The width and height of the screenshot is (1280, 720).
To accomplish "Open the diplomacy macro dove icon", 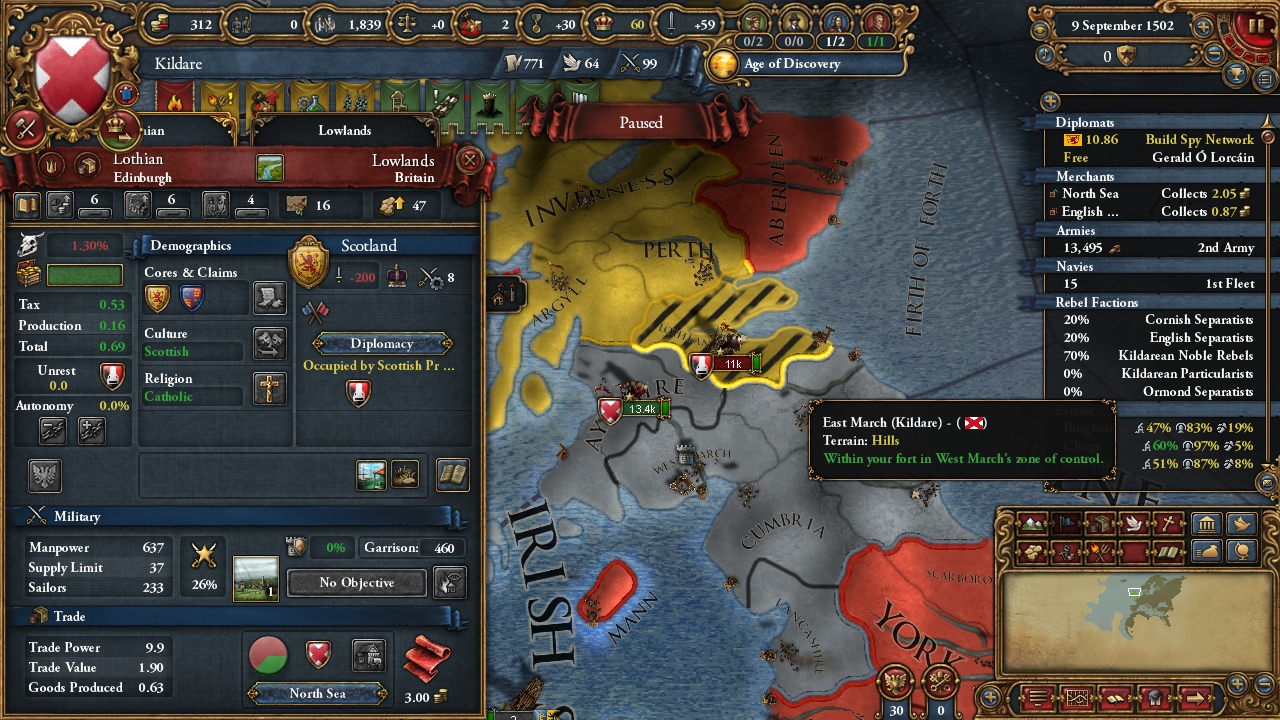I will [x=1240, y=523].
